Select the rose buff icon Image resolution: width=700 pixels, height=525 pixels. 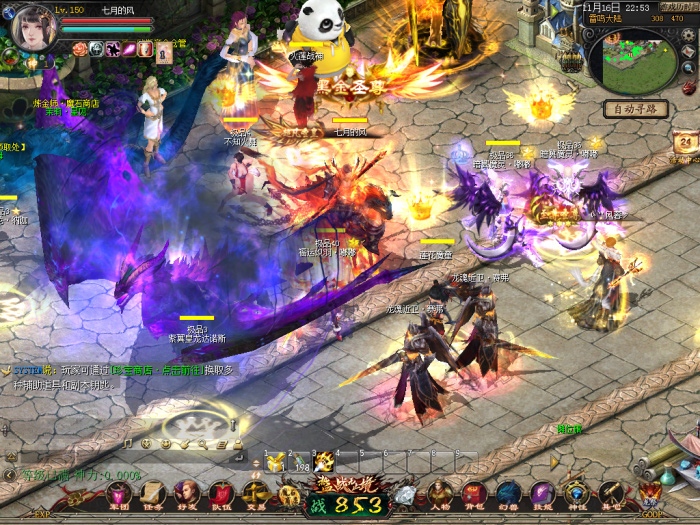point(80,48)
